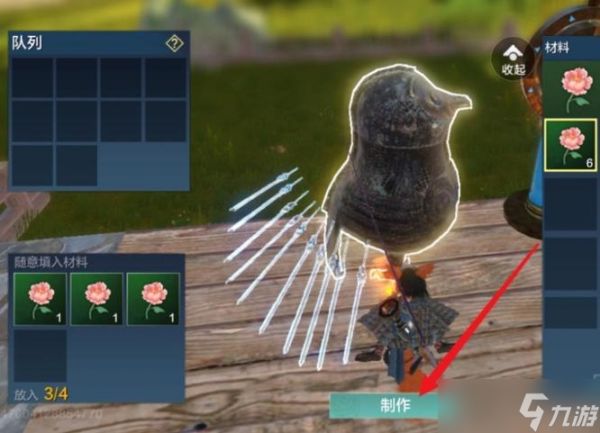Open the queue help question mark
This screenshot has width=600, height=433.
coord(173,43)
